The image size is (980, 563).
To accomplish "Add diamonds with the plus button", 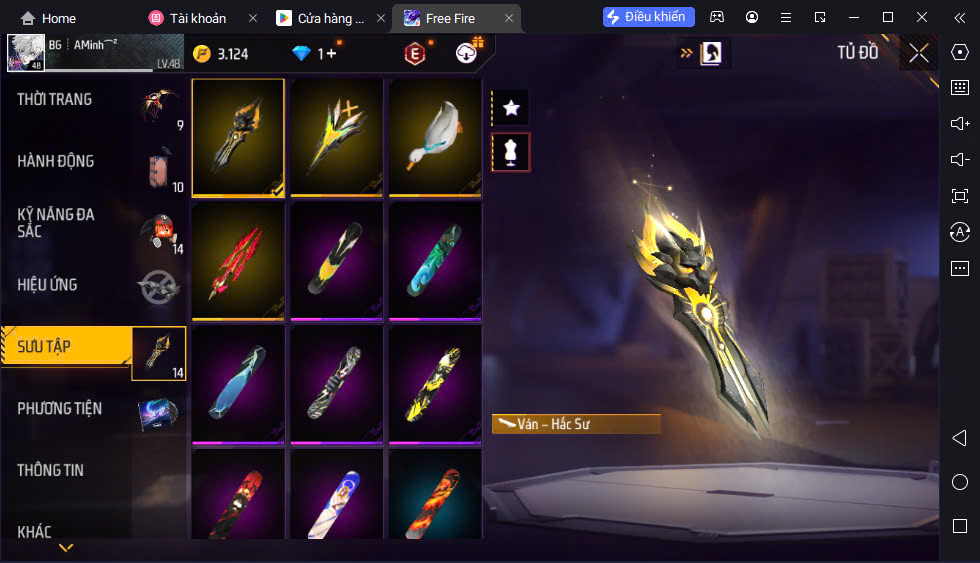I will tap(331, 53).
